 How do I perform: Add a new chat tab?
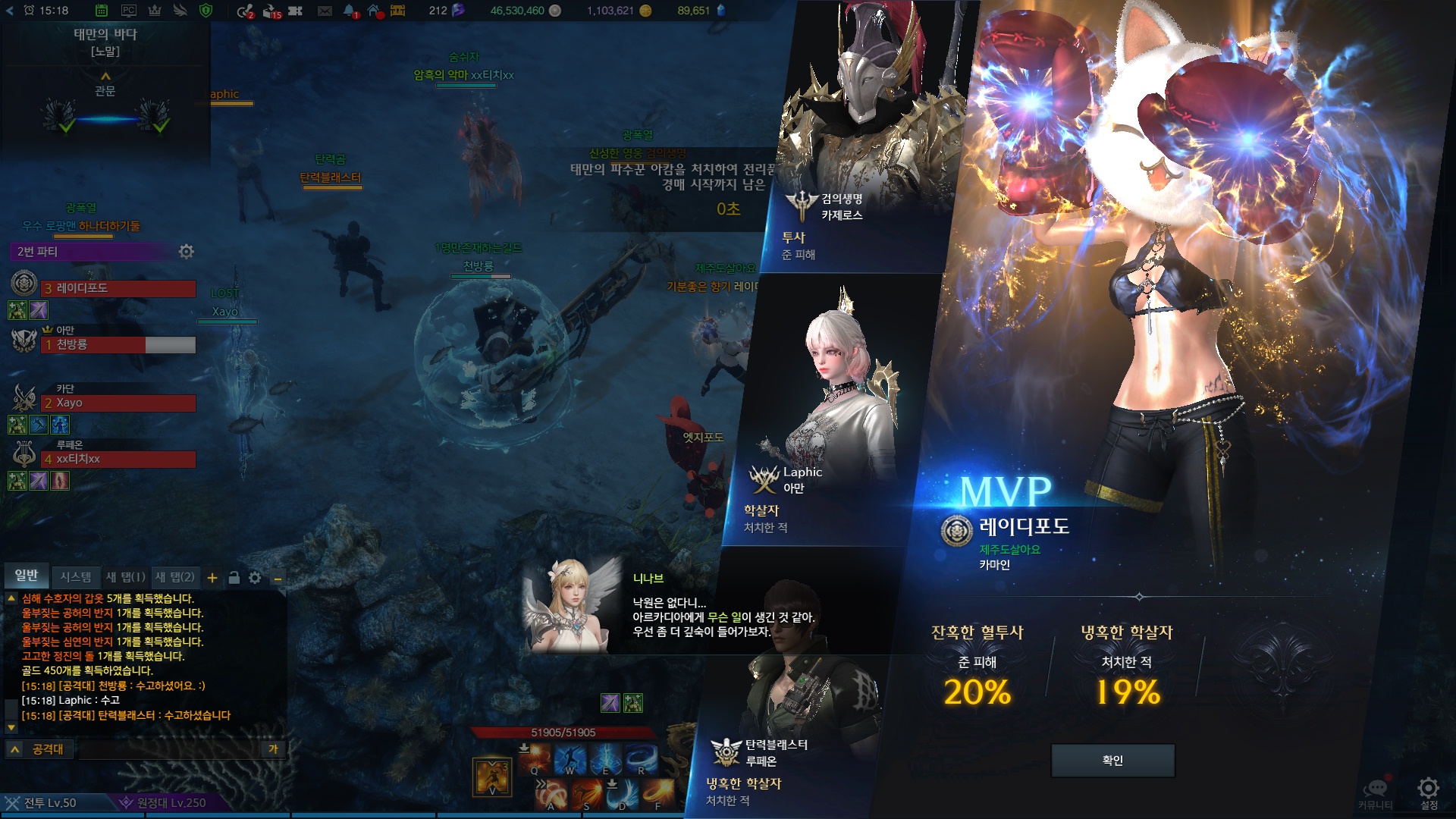tap(212, 578)
